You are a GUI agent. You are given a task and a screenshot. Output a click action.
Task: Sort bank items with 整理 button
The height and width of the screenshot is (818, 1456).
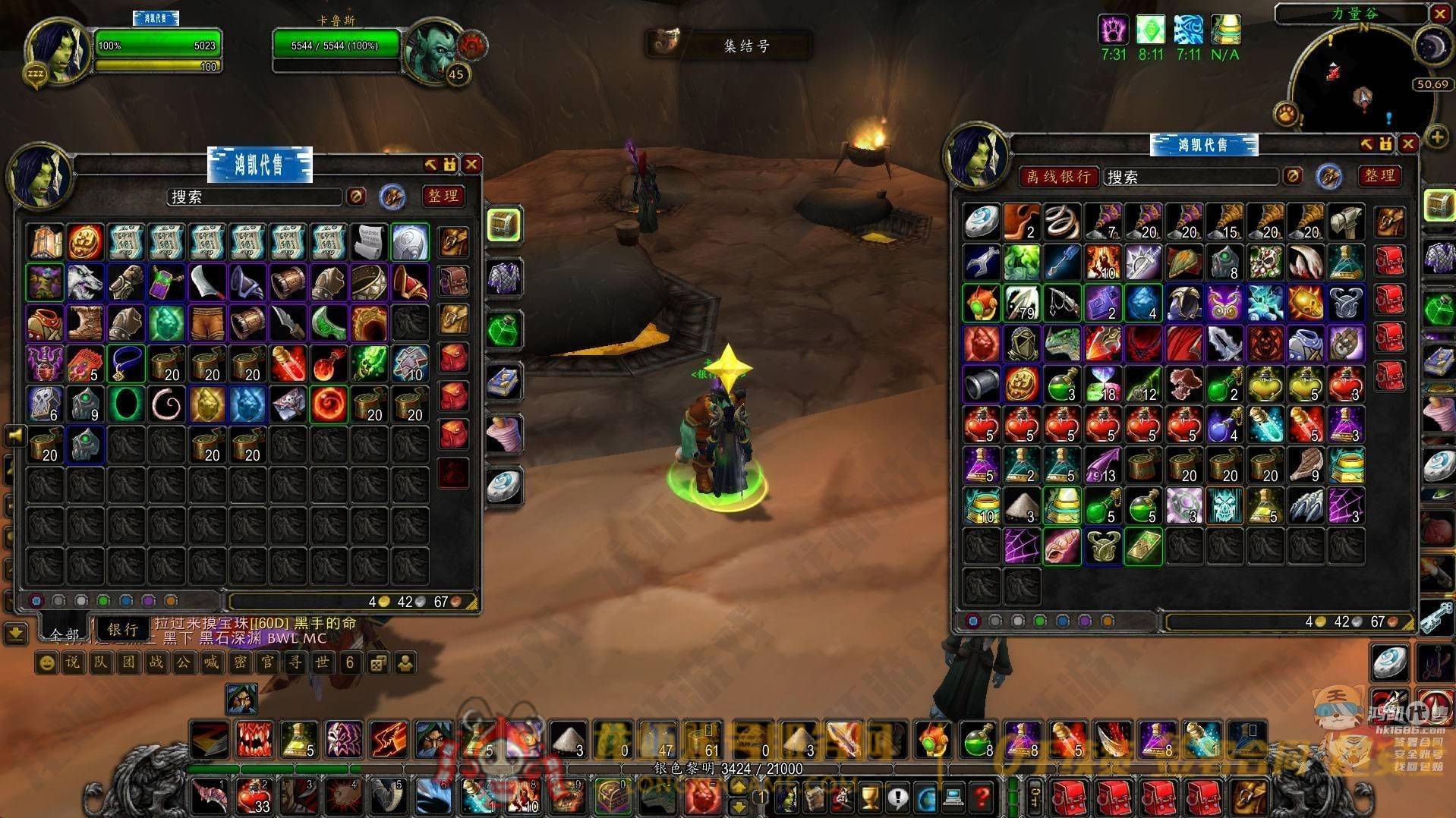1379,176
